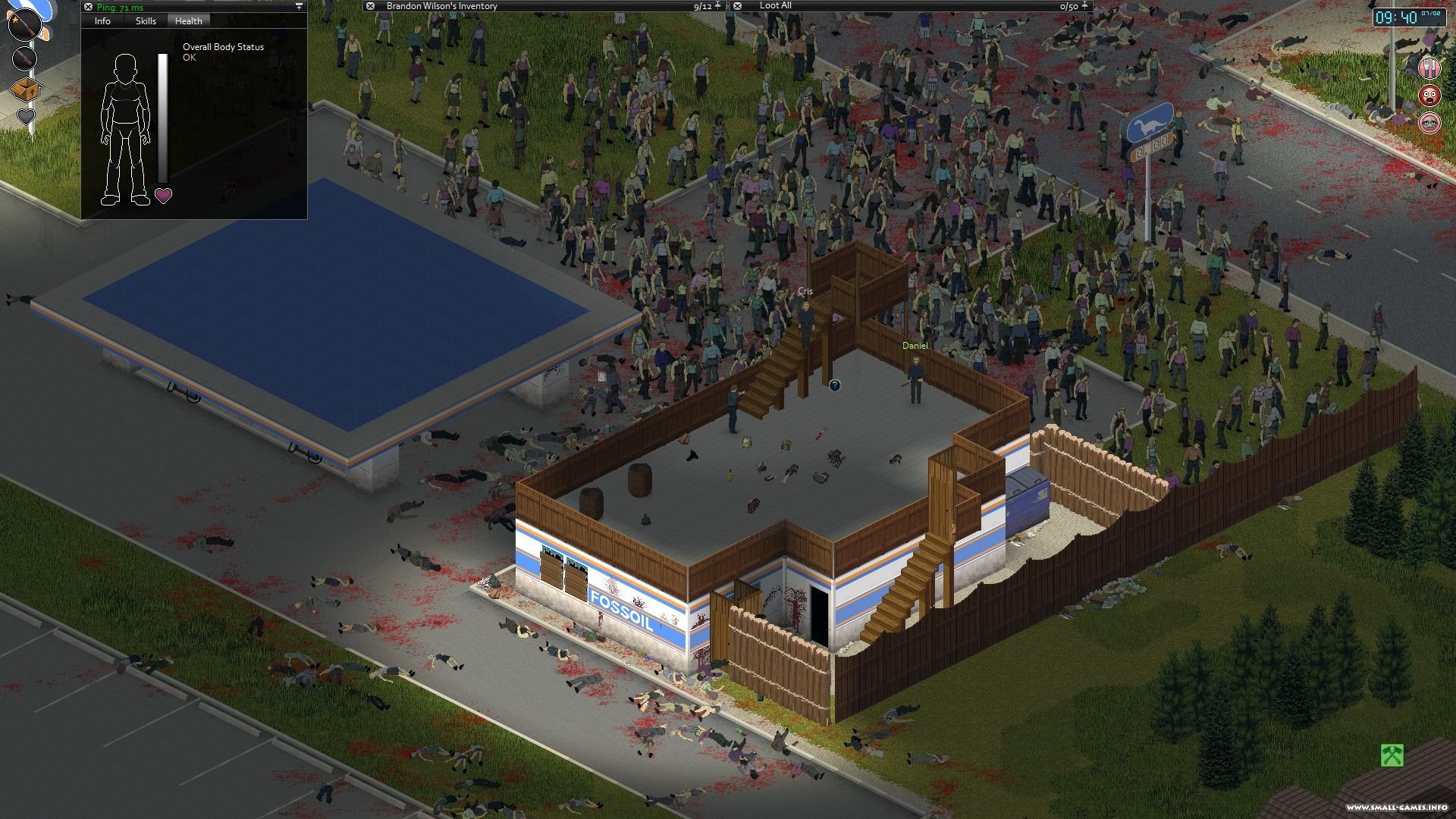Click the Loot All button
Viewport: 1456px width, 819px height.
coord(775,6)
